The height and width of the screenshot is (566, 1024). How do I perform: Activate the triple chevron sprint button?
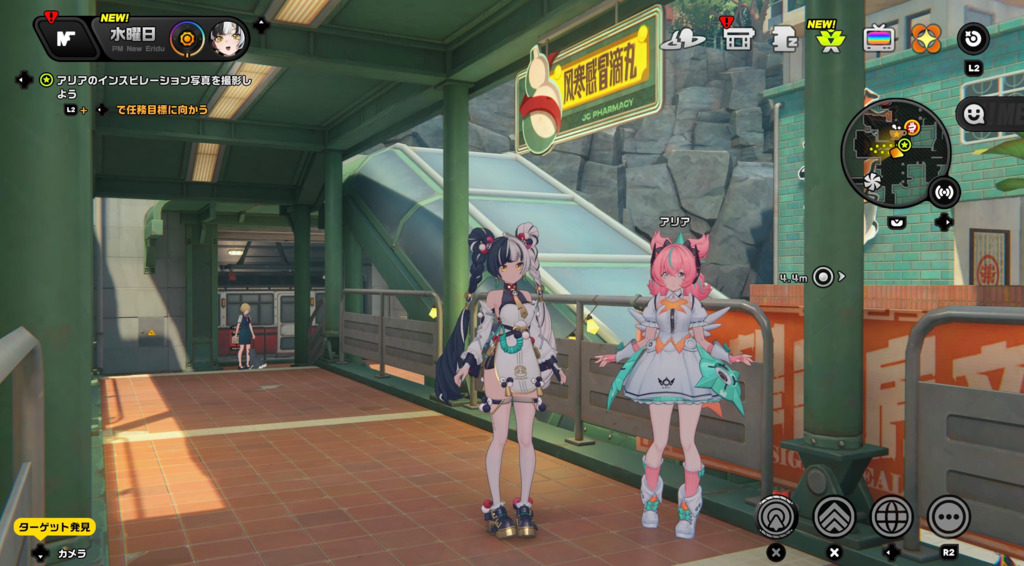point(834,517)
